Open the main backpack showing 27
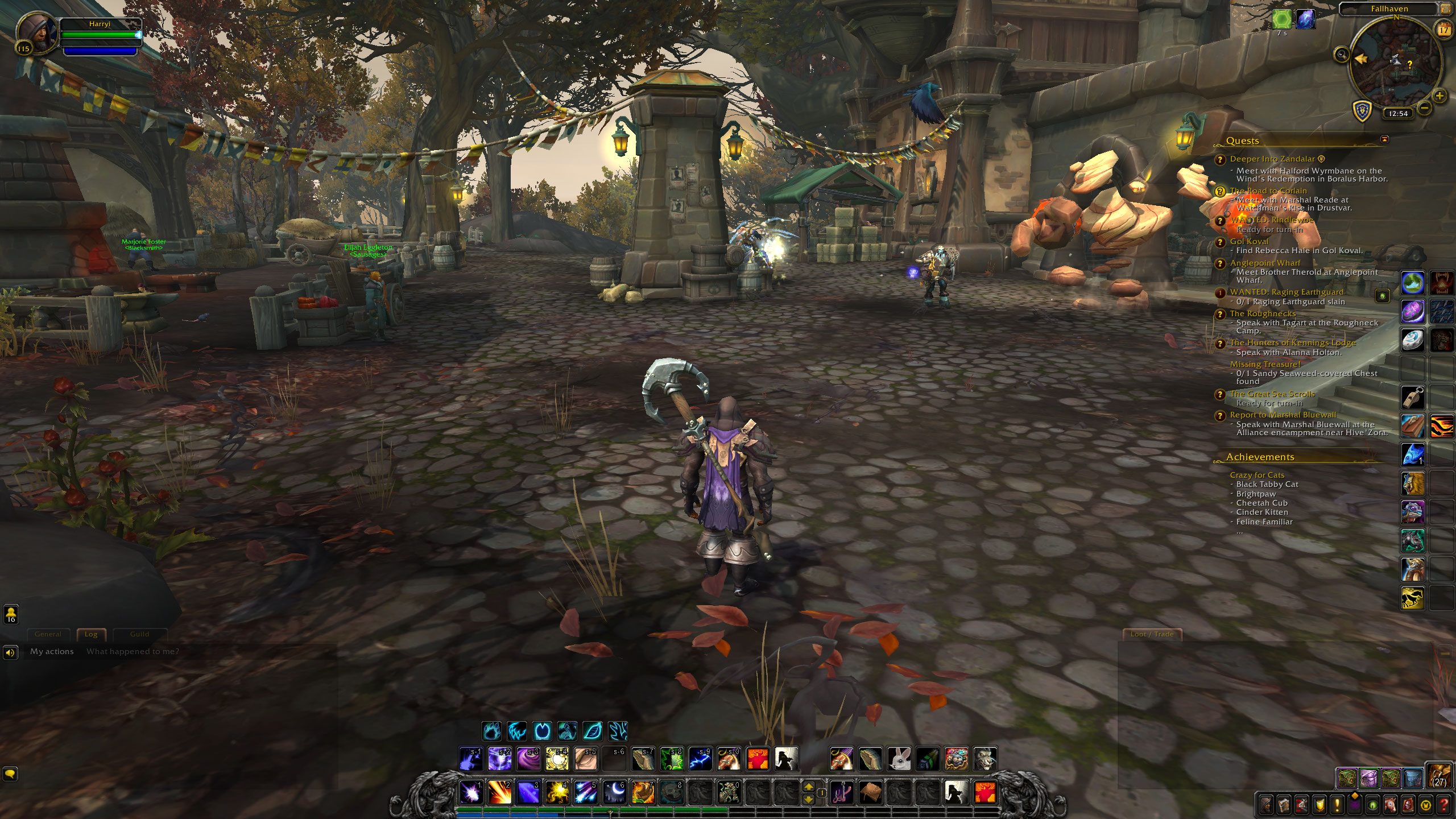The height and width of the screenshot is (819, 1456). click(1440, 775)
